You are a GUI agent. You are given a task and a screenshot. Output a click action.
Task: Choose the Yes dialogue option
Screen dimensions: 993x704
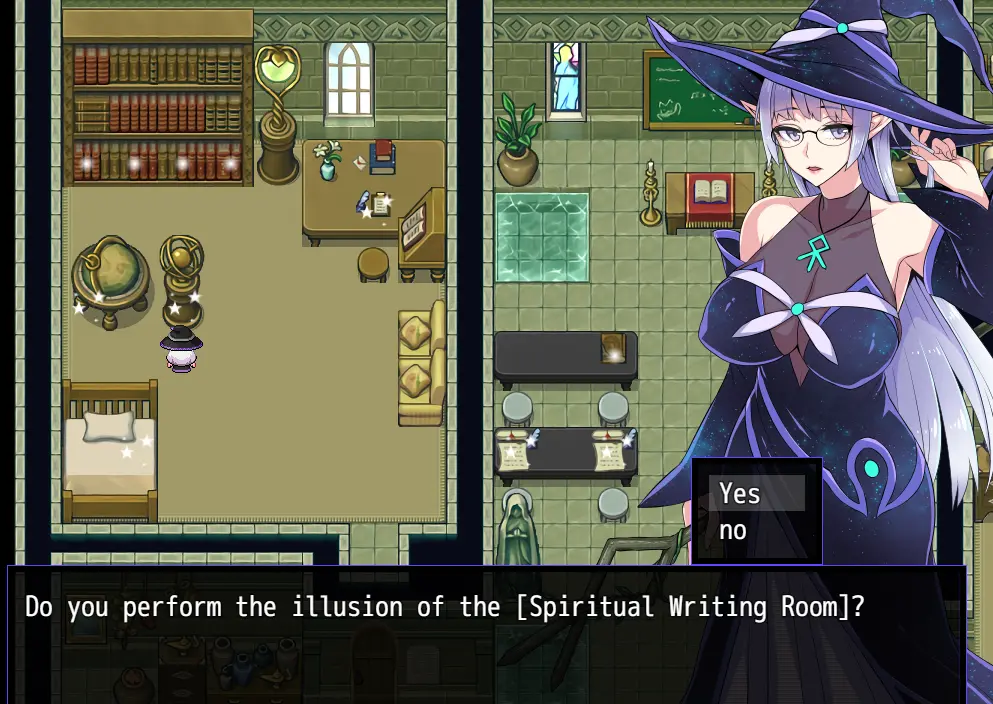click(x=755, y=493)
